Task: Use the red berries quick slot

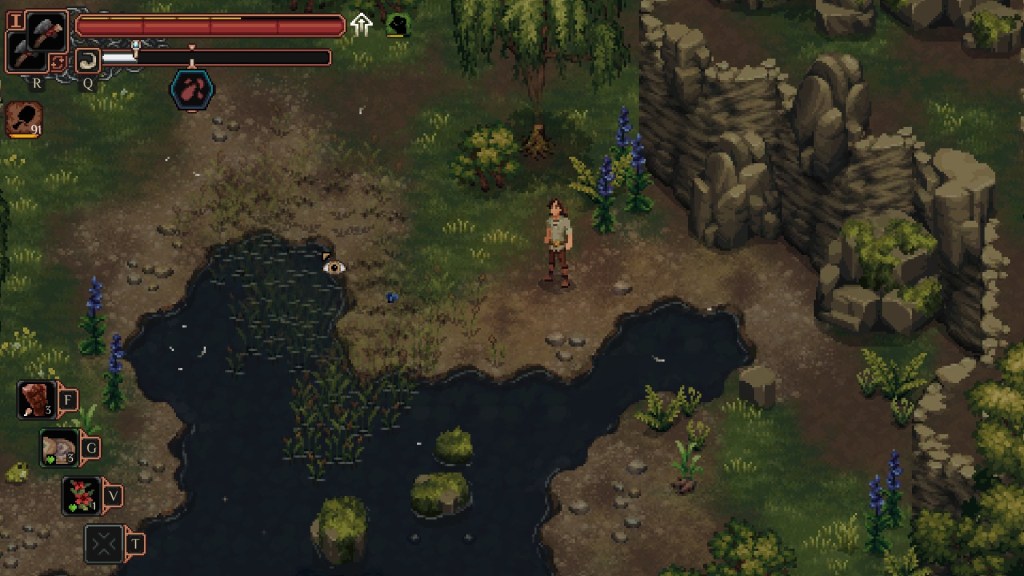Action: pyautogui.click(x=82, y=495)
